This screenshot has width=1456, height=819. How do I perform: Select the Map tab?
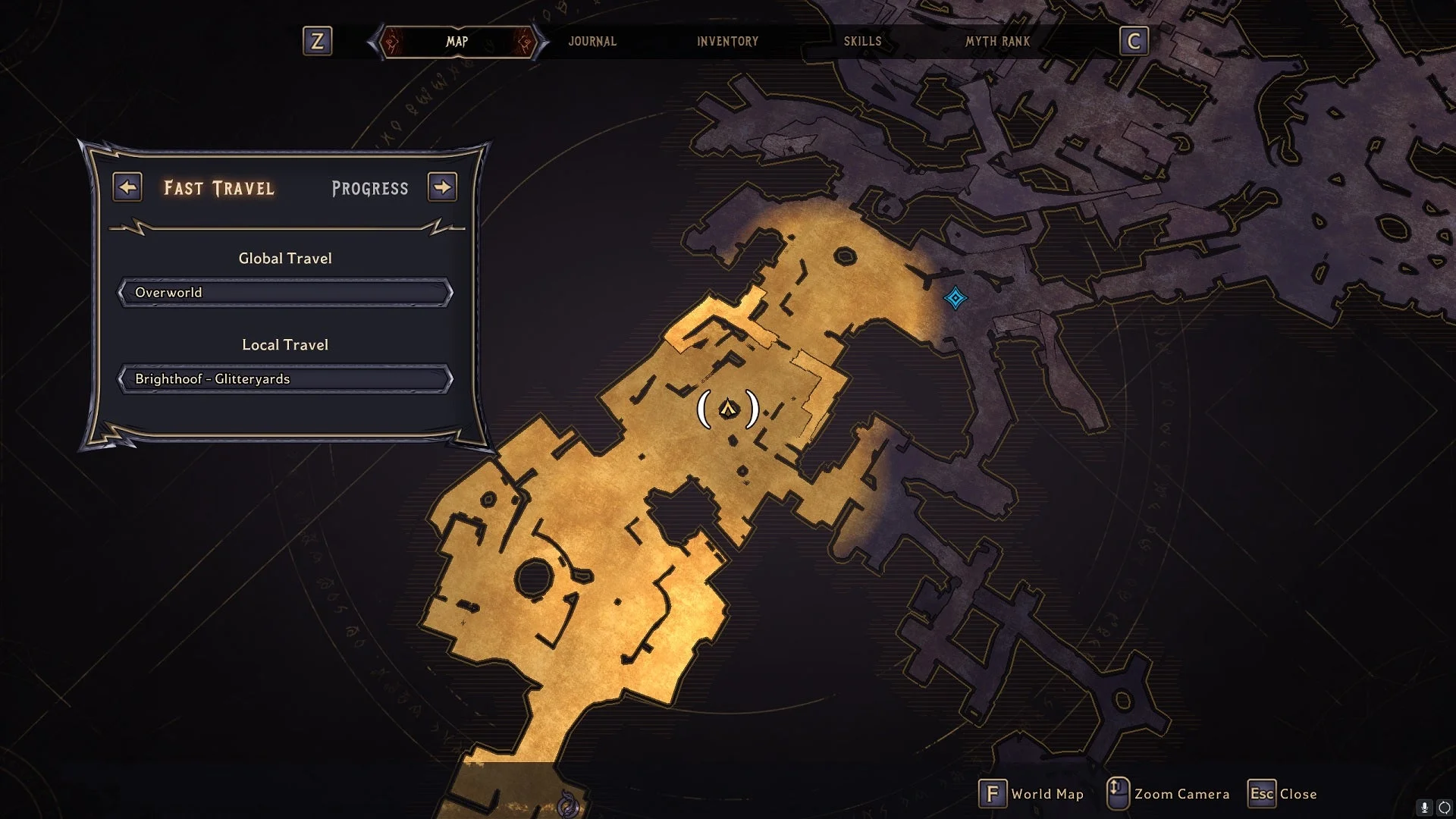(x=457, y=42)
